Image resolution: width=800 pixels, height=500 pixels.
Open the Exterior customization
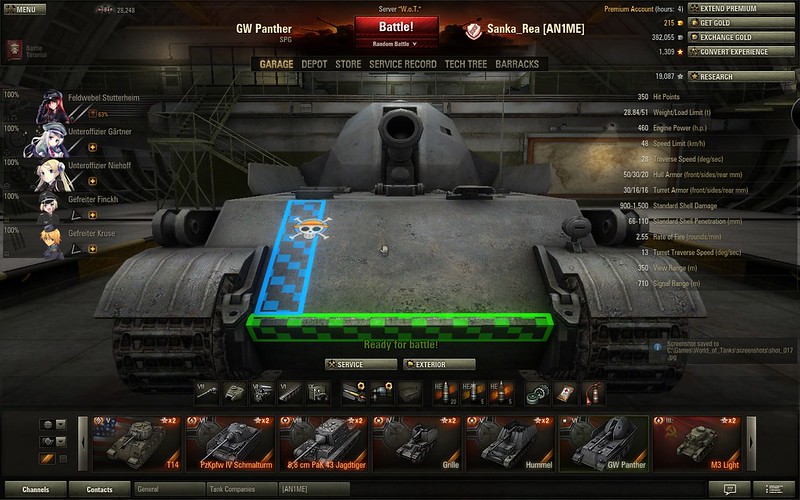click(x=438, y=365)
